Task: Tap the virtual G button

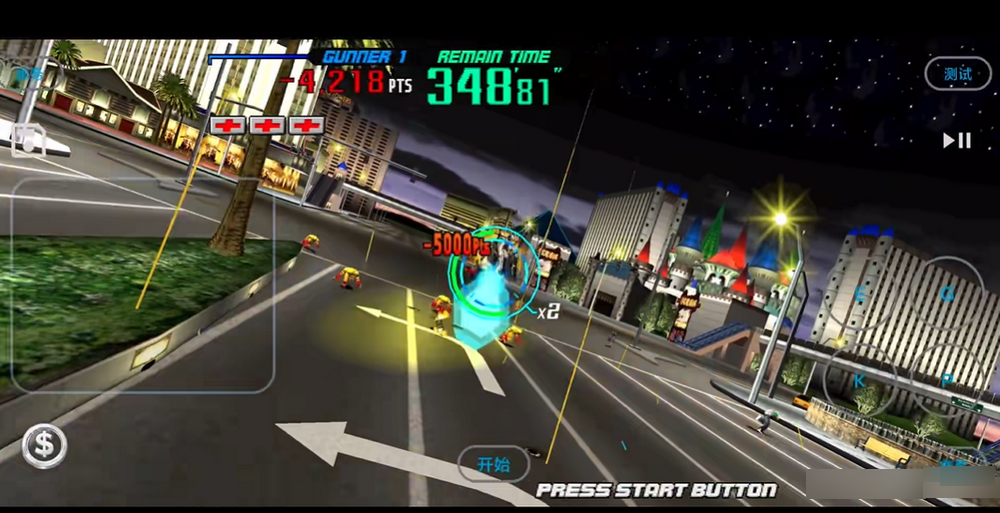Action: pos(946,294)
